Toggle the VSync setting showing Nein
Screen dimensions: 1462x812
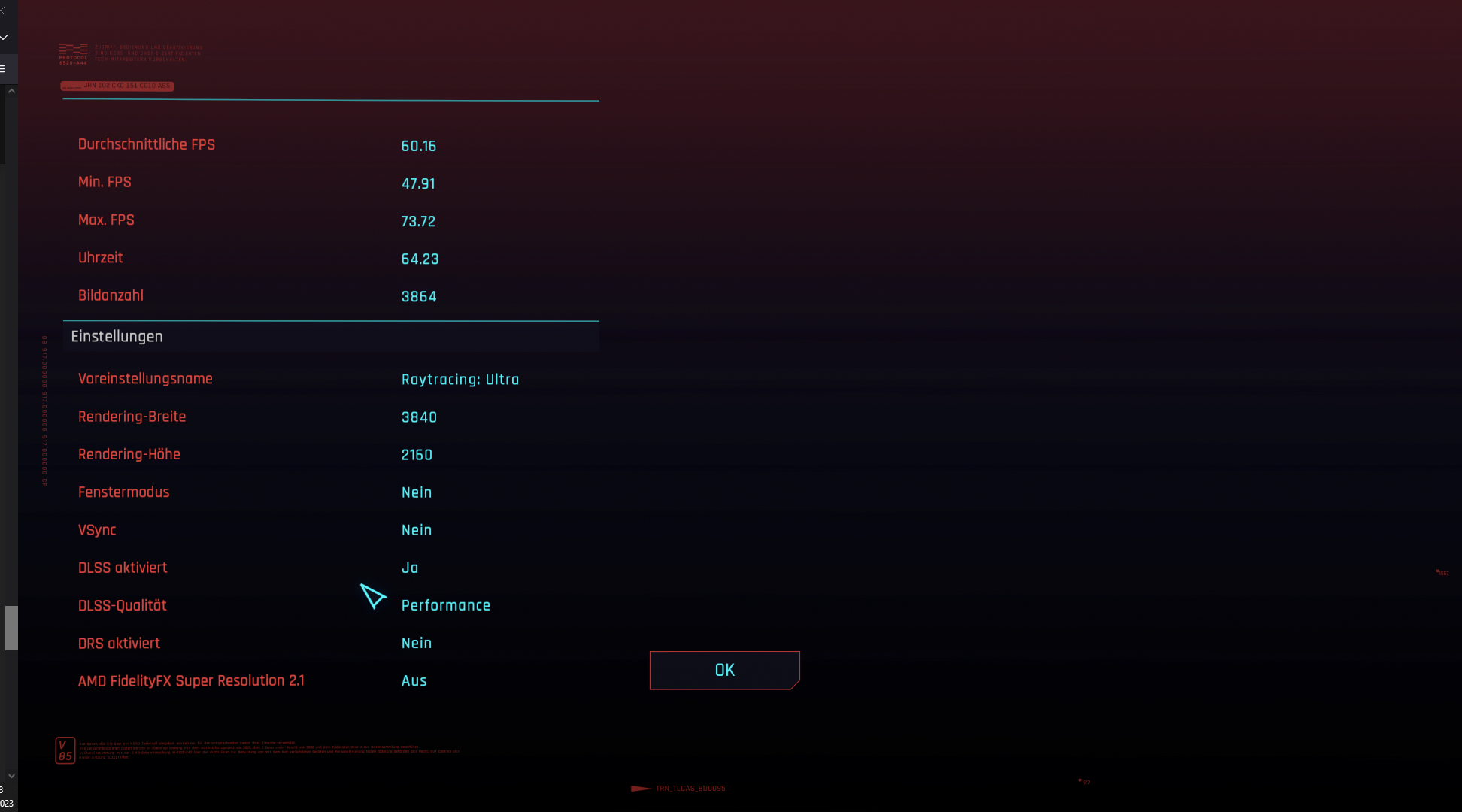pos(416,530)
